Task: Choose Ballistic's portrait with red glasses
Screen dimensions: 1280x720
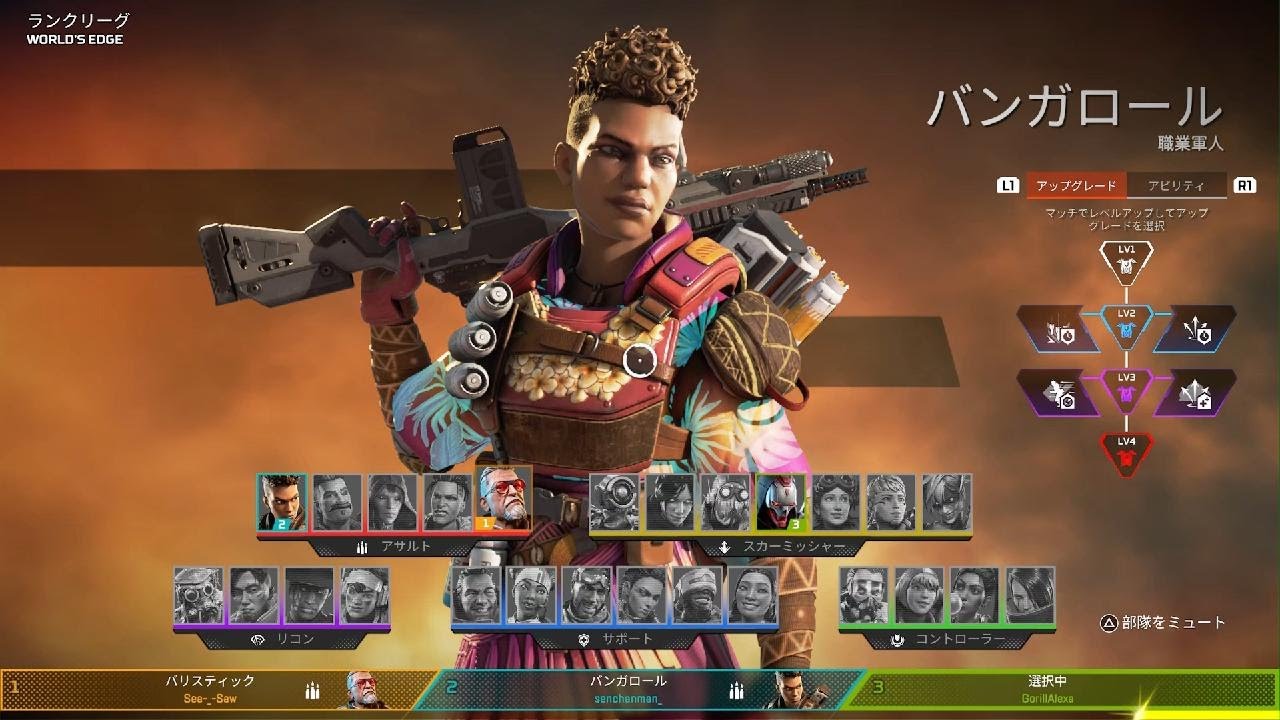Action: [x=504, y=501]
